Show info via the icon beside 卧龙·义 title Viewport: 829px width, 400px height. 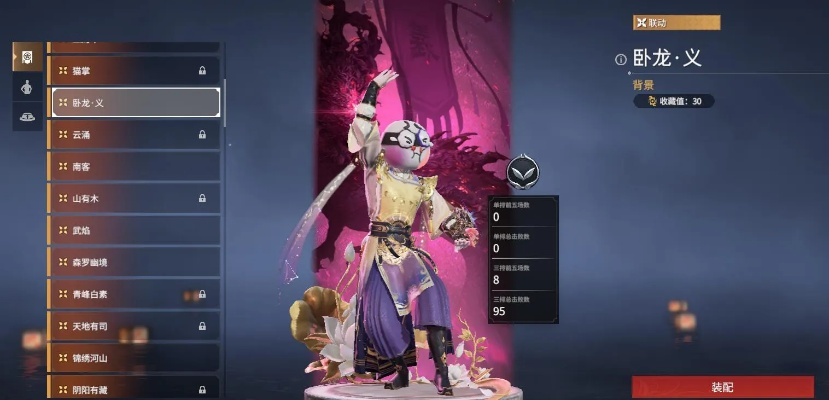coord(620,59)
